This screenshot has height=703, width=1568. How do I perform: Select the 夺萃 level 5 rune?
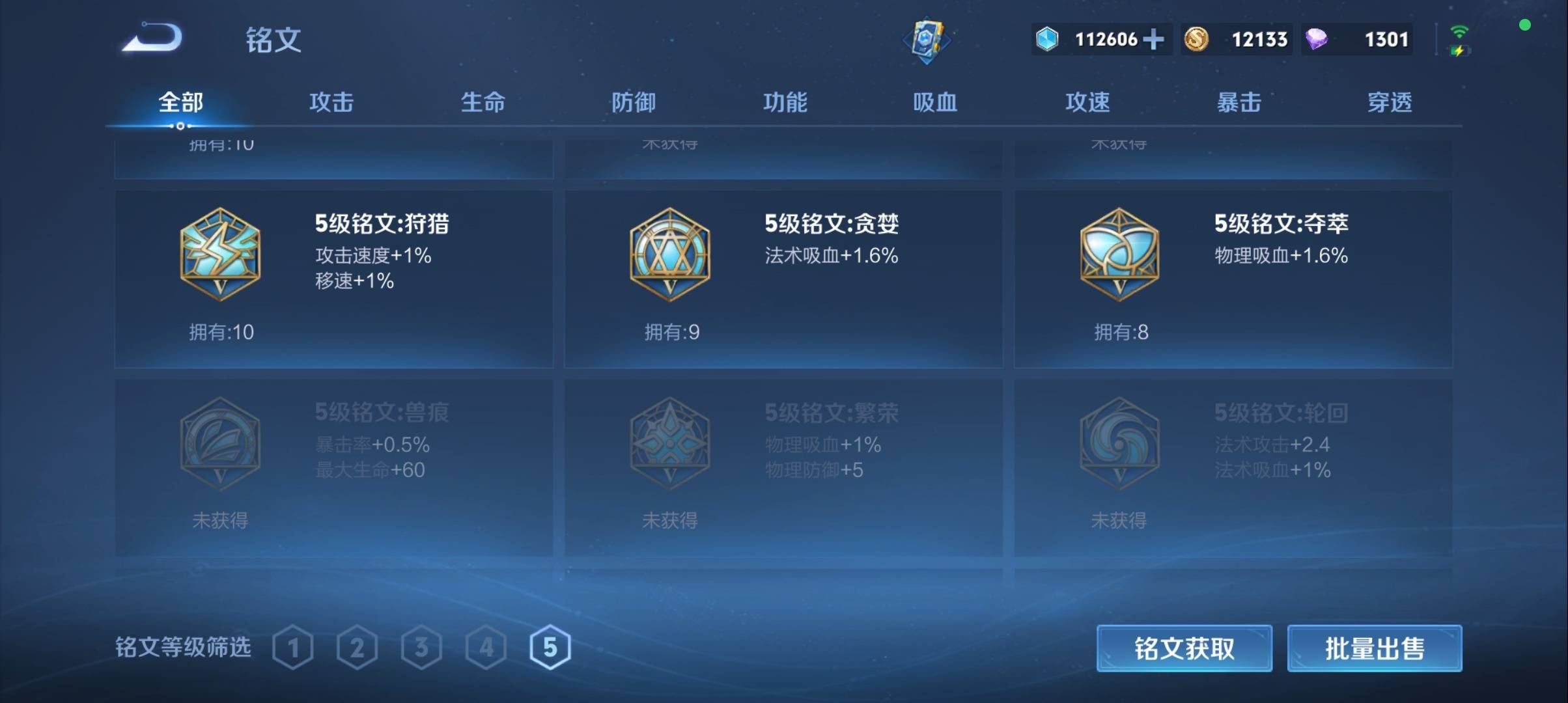pyautogui.click(x=1233, y=279)
